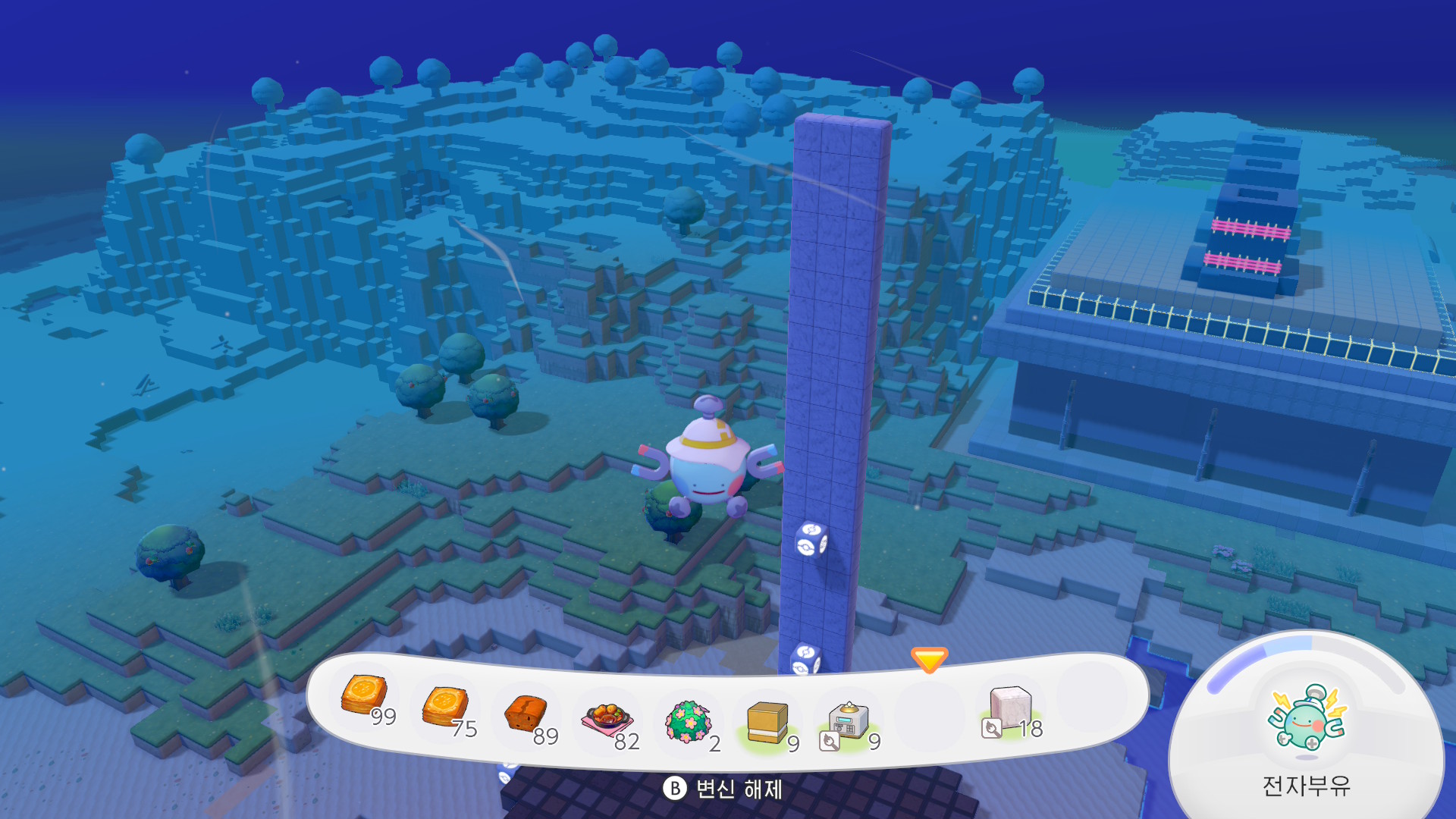1456x819 pixels.
Task: Select the white marble block slot
Action: tap(1010, 708)
